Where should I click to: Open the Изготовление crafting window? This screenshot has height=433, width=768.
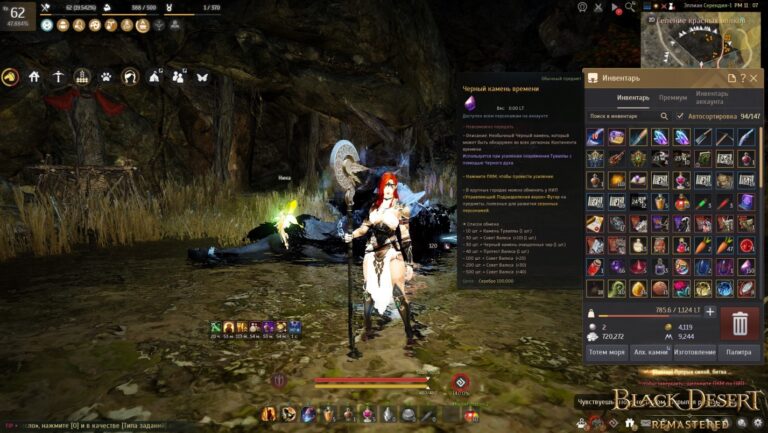pos(694,352)
